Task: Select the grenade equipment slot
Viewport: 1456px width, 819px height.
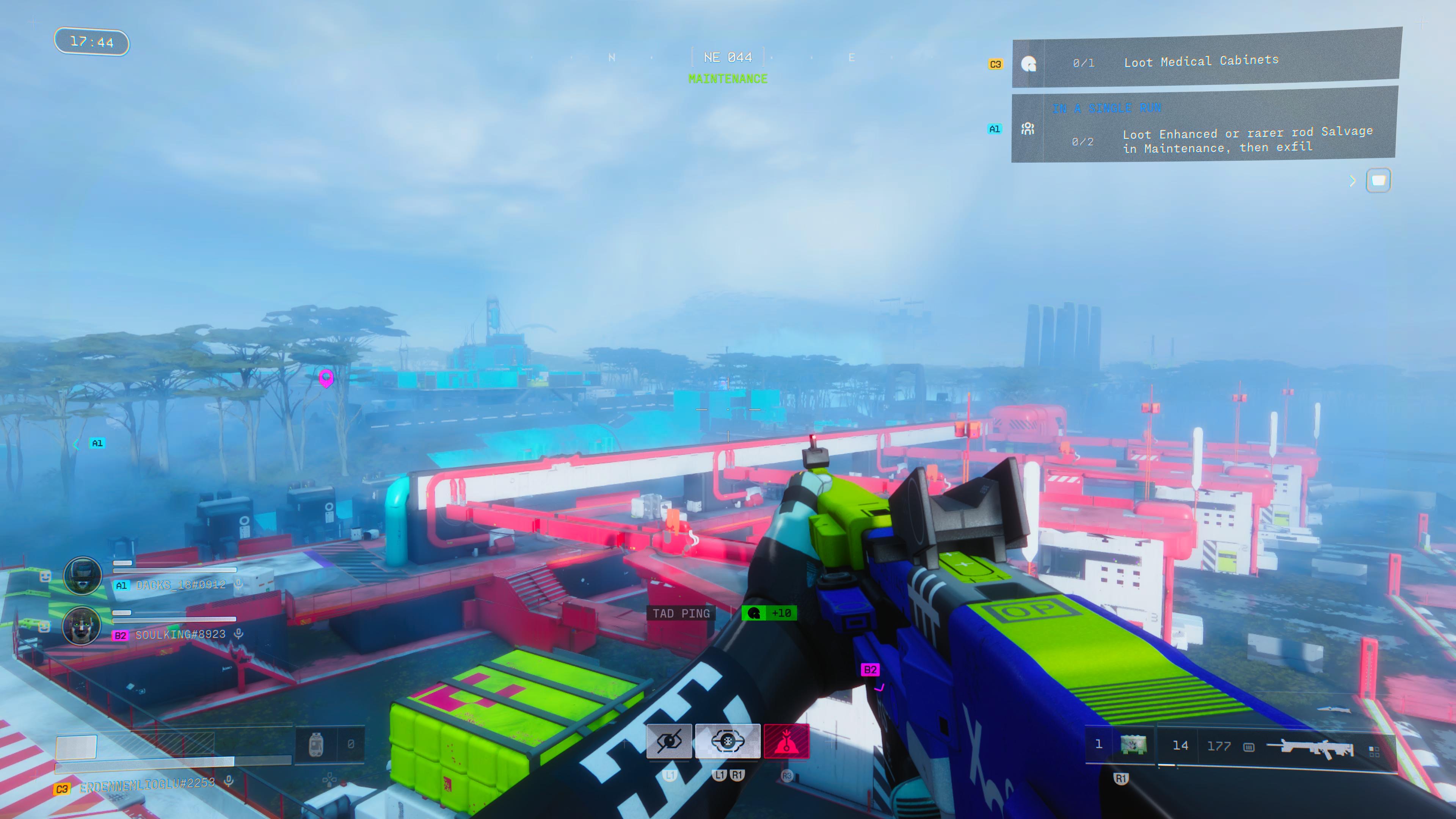Action: click(x=1133, y=744)
